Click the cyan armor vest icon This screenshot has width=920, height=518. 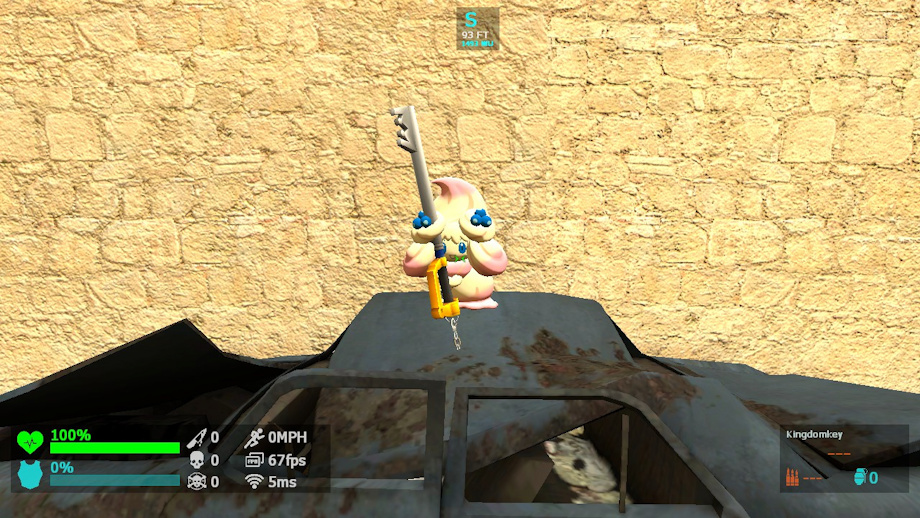click(x=30, y=473)
